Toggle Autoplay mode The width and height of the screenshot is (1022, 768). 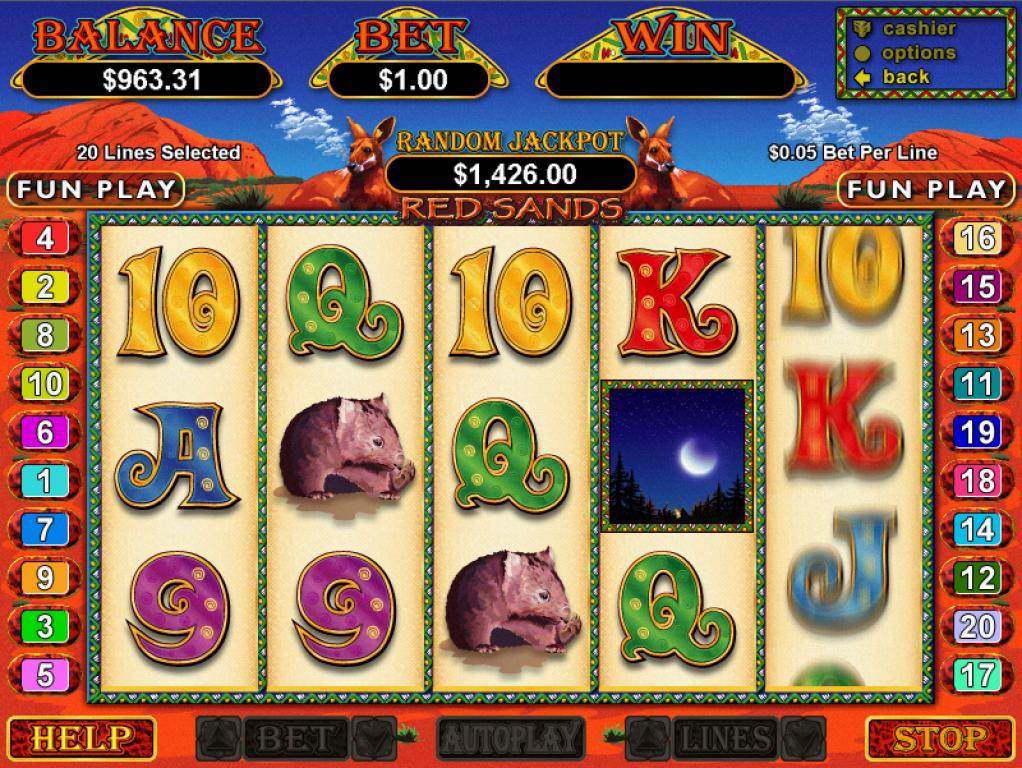[510, 739]
